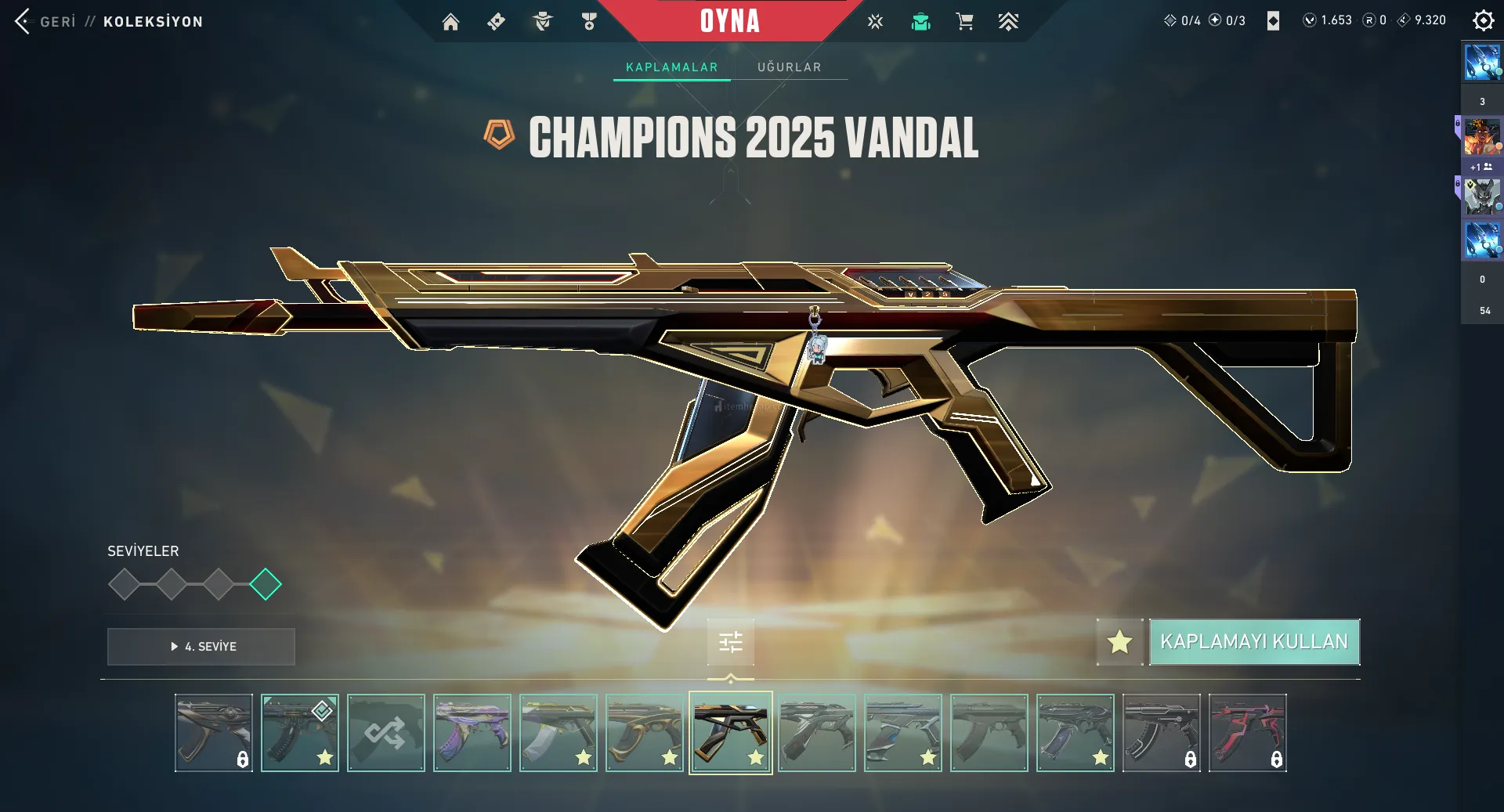The image size is (1504, 812).
Task: Select the locked red Vandal skin thumbnail
Action: 1247,733
